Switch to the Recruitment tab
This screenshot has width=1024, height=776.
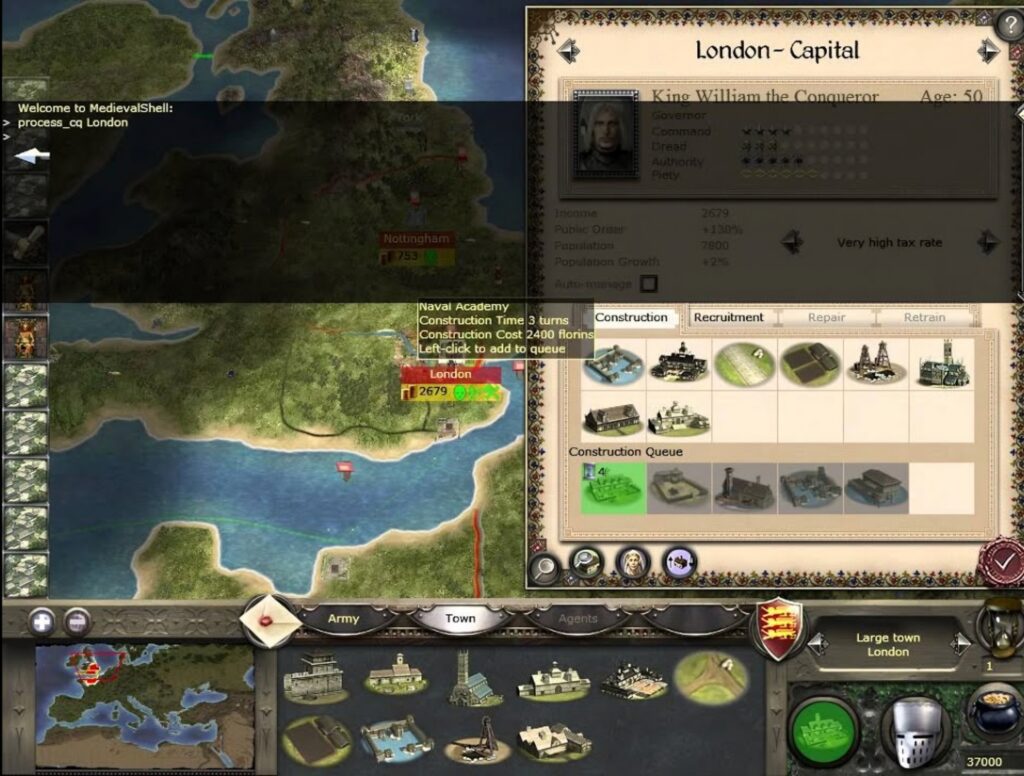(x=728, y=317)
